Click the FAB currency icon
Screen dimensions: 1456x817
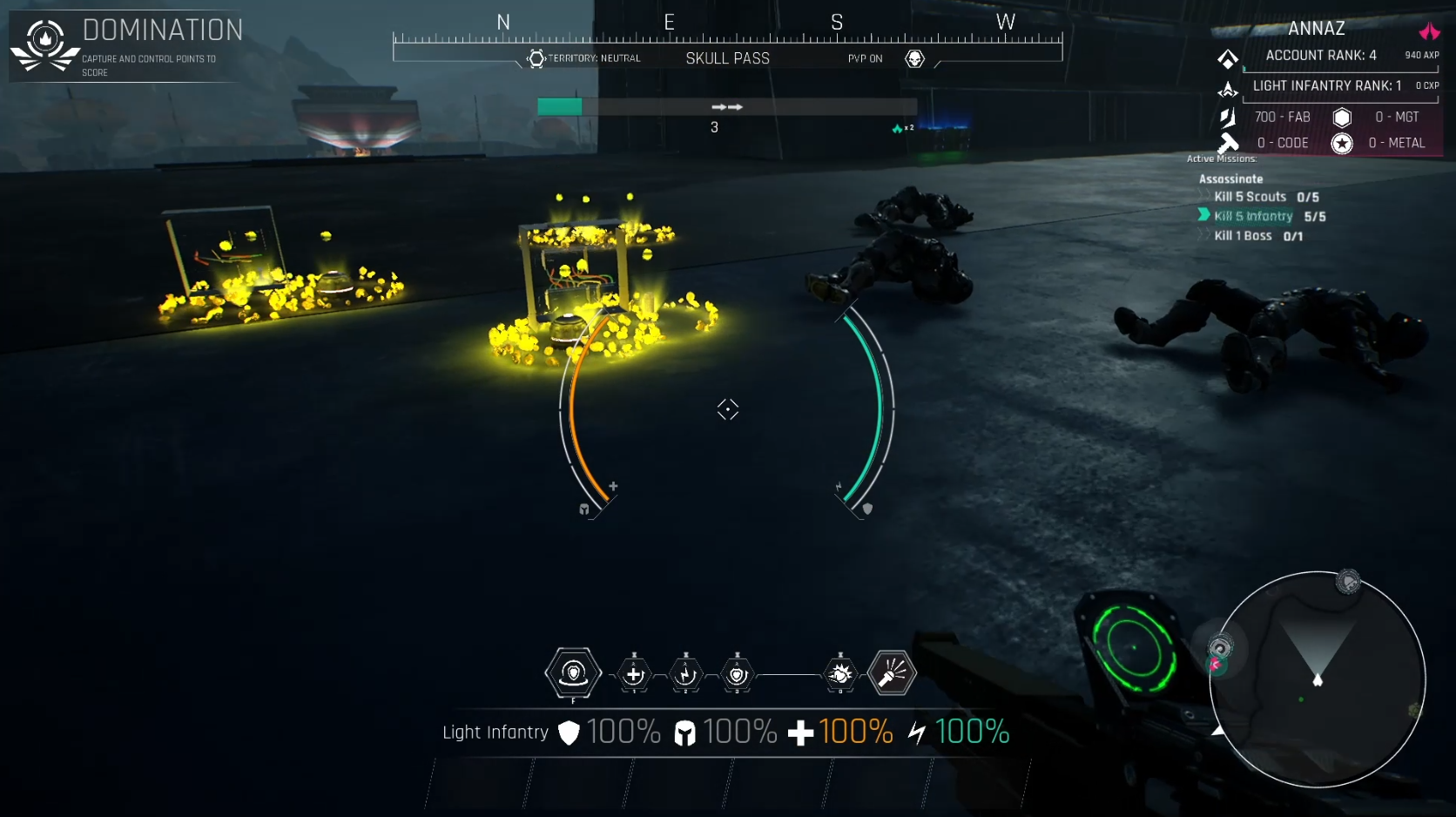[1228, 117]
